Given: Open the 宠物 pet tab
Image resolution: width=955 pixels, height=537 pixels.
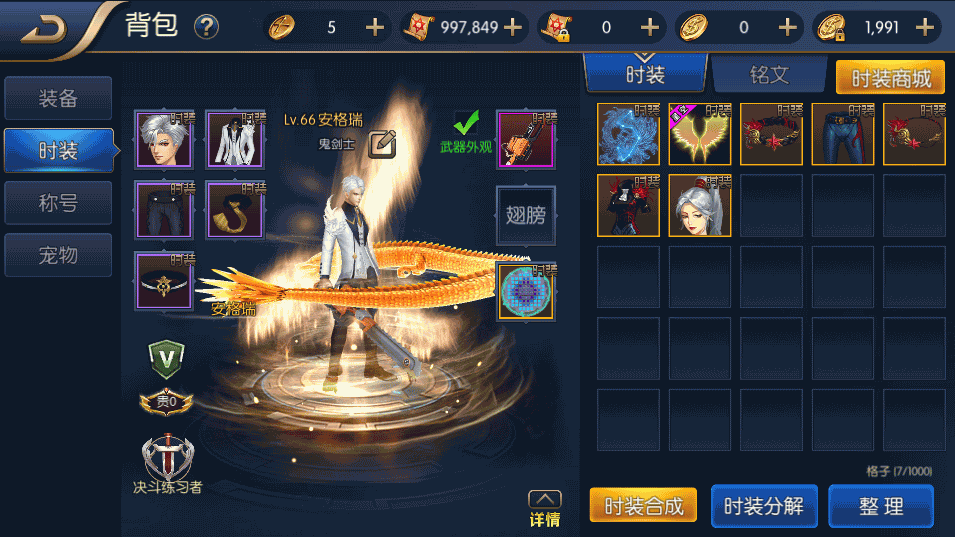Looking at the screenshot, I should (x=58, y=256).
